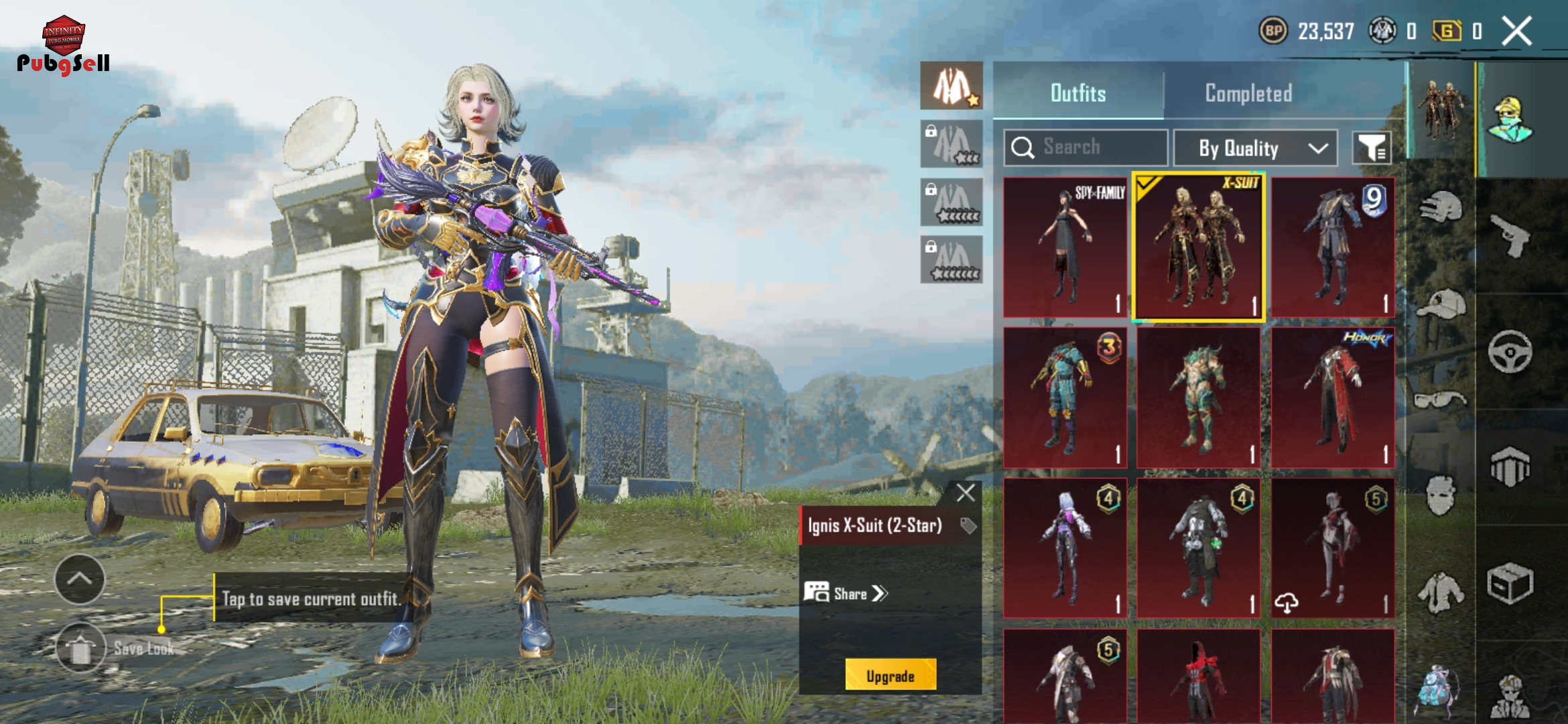
Task: Open the By Quality sort dropdown
Action: click(1255, 148)
